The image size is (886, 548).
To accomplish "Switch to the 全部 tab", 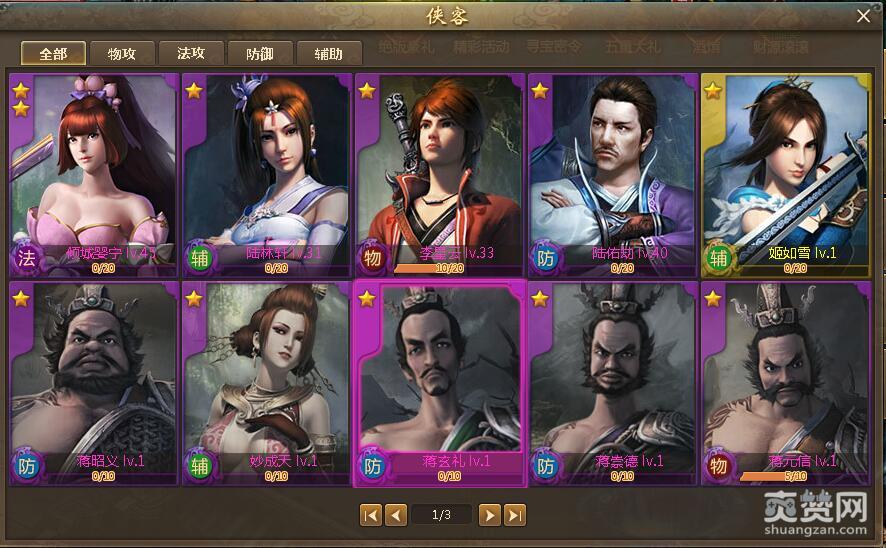I will pyautogui.click(x=53, y=54).
